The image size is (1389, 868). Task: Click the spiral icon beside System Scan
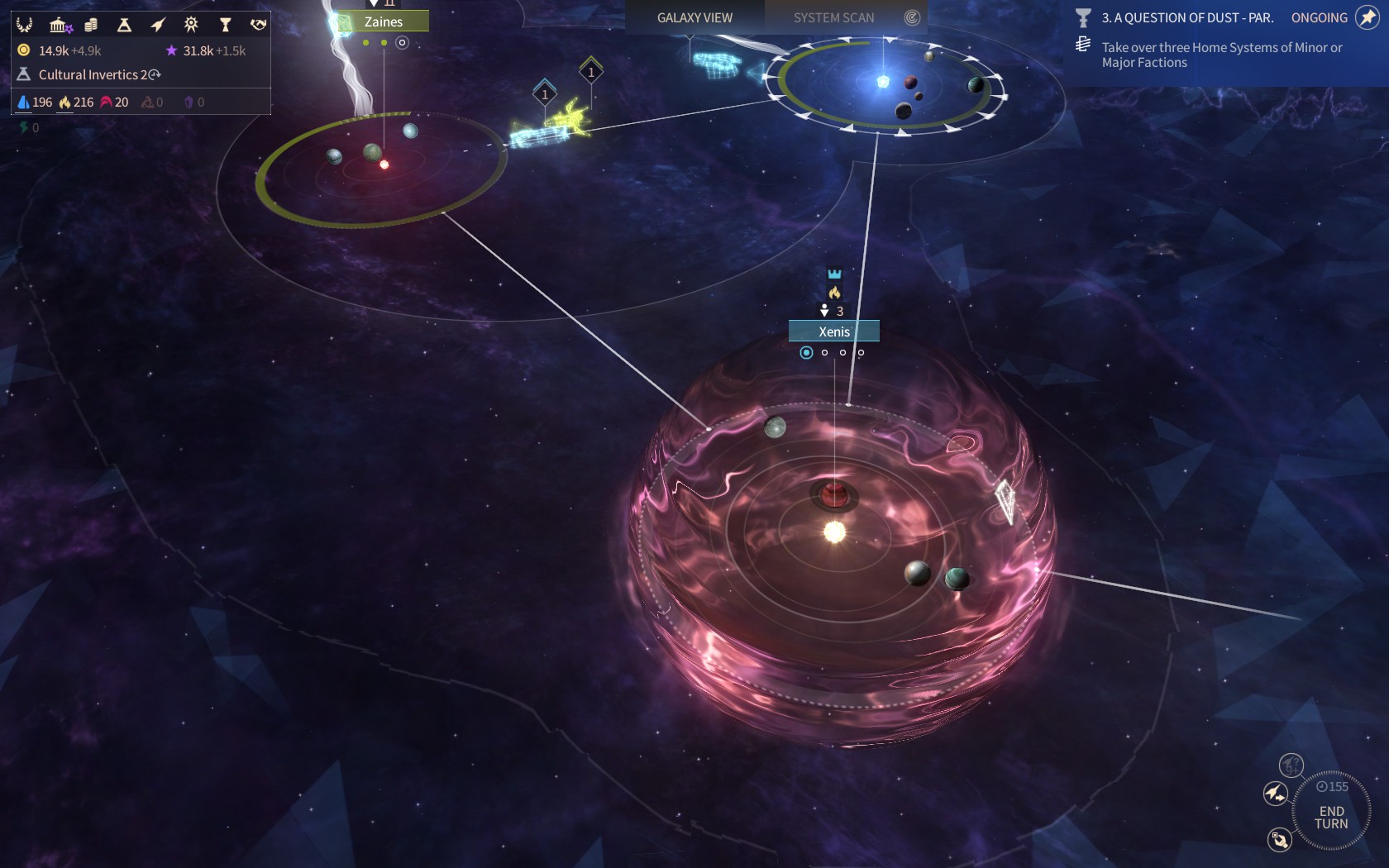(x=912, y=17)
